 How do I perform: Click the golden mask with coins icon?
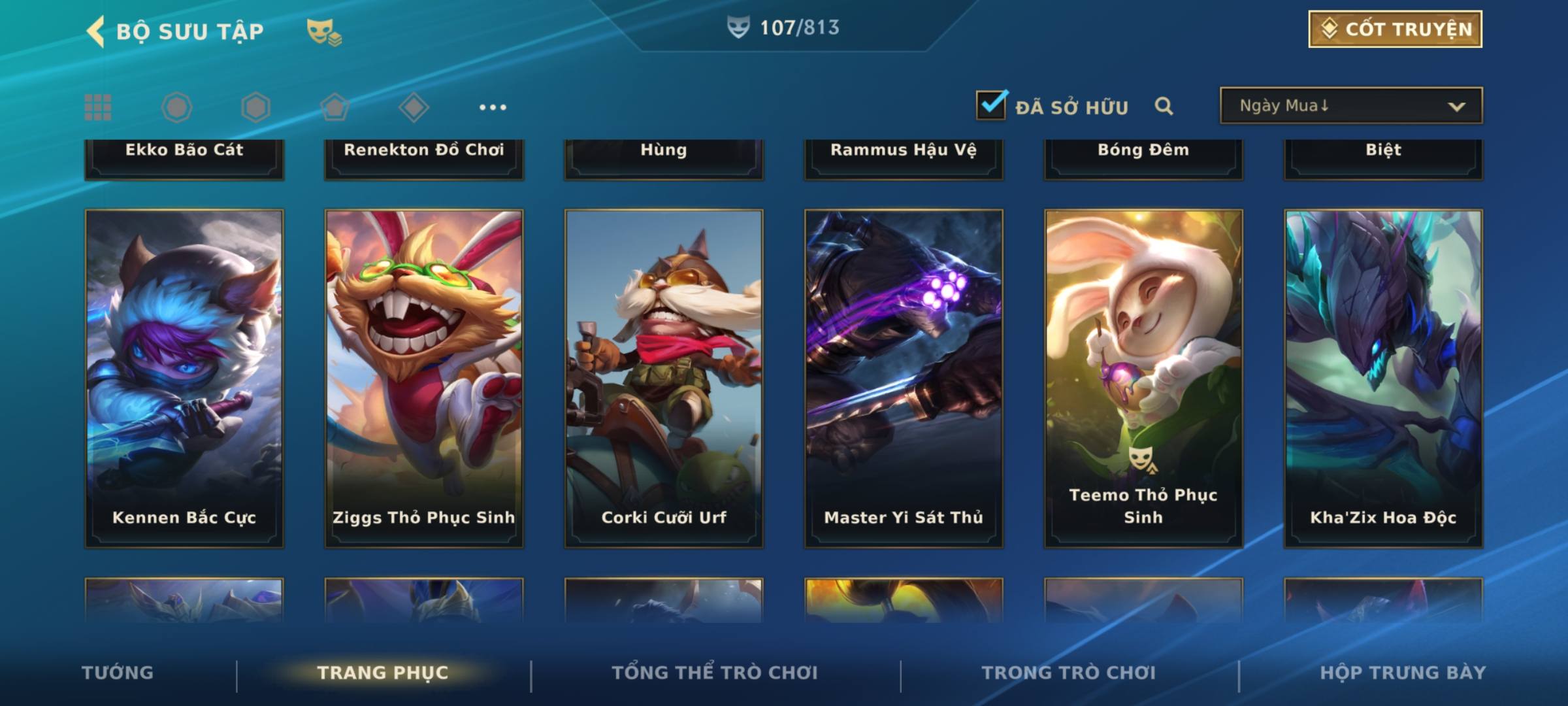[324, 31]
